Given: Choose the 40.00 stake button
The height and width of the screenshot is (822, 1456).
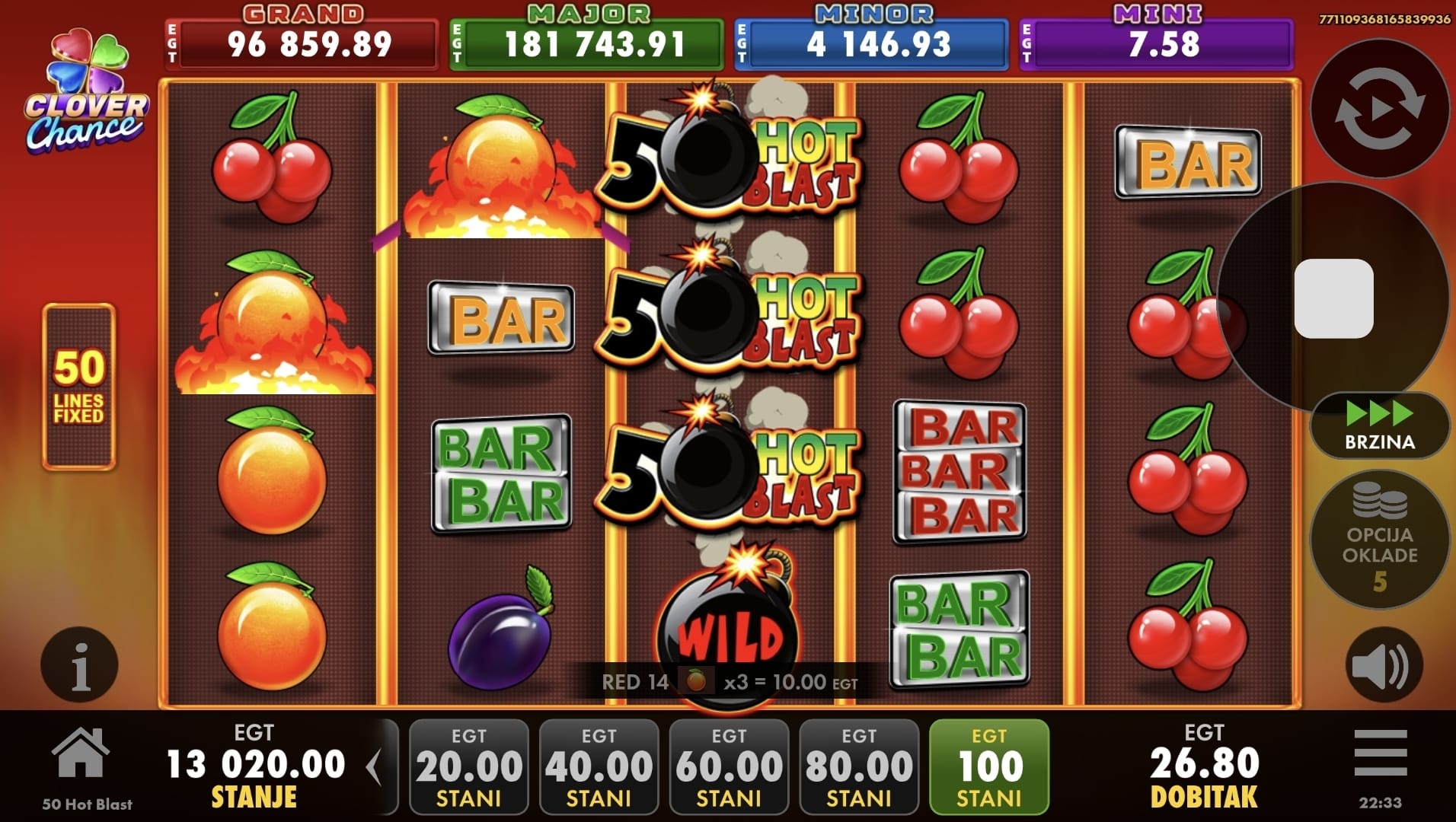Looking at the screenshot, I should click(x=599, y=767).
